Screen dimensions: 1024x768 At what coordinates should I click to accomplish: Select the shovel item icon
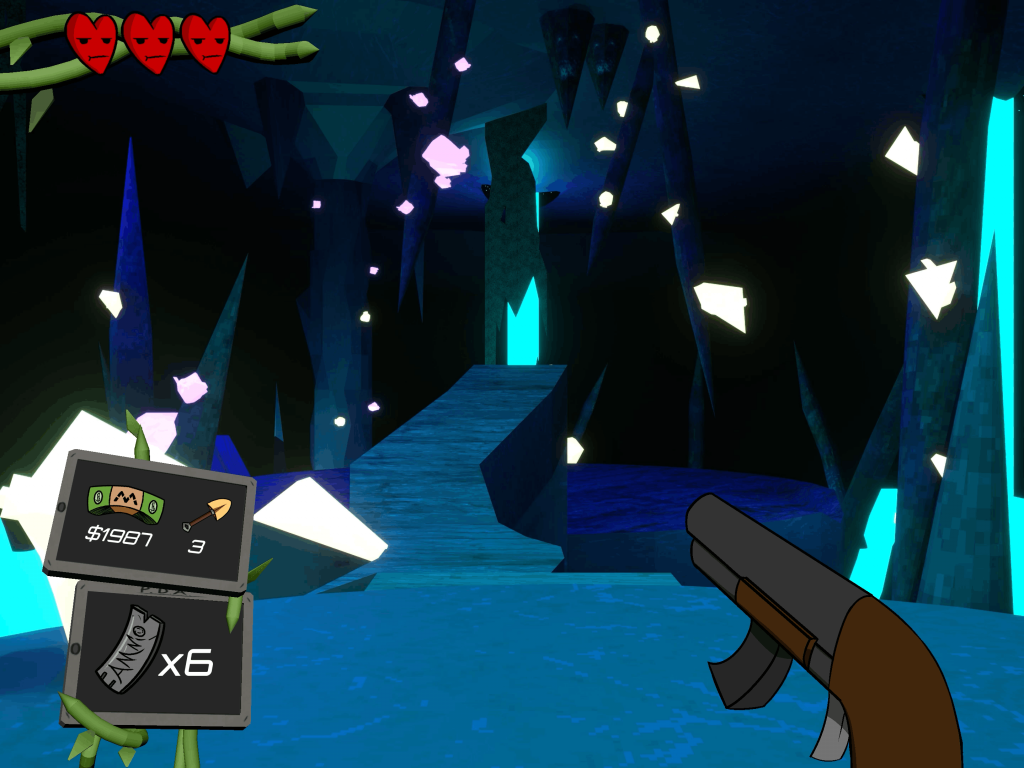pyautogui.click(x=207, y=513)
